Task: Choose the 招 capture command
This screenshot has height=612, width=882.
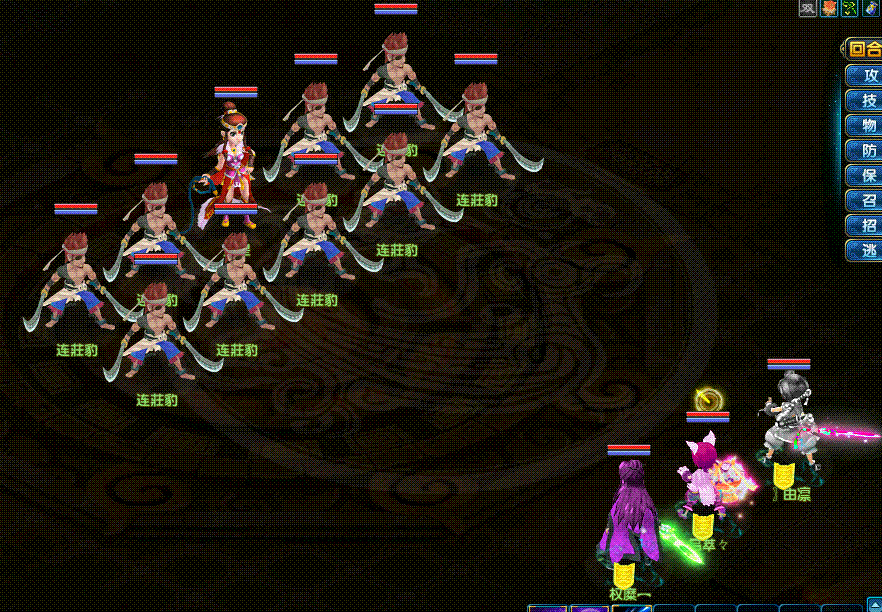Action: tap(866, 226)
